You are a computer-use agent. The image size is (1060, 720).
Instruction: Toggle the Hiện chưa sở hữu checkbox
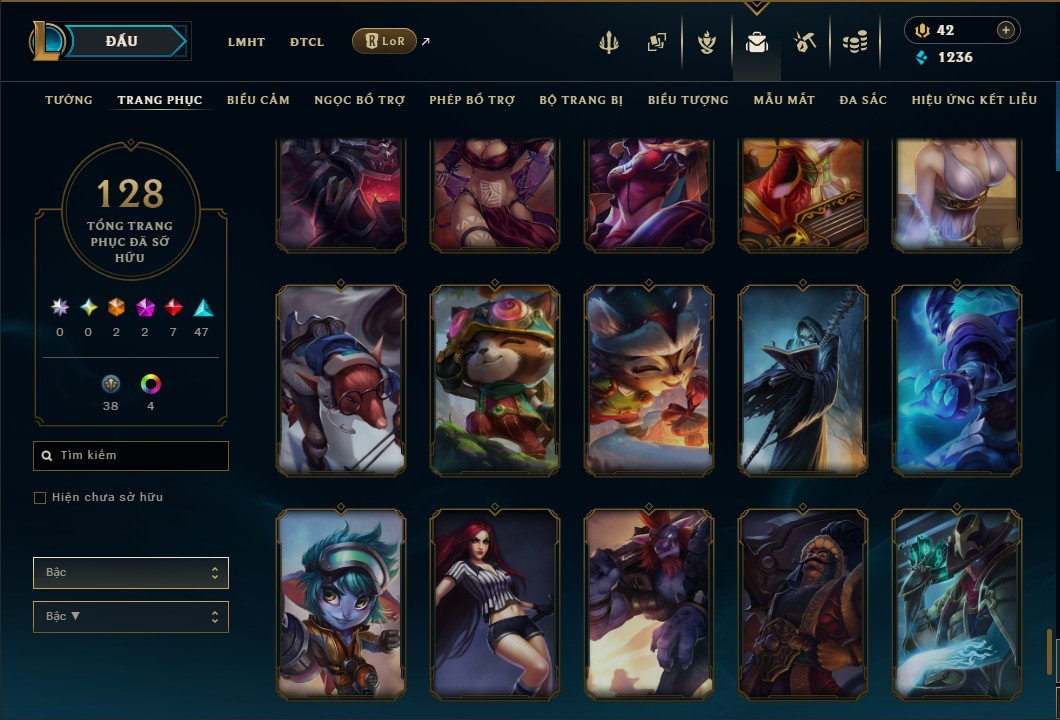pyautogui.click(x=40, y=498)
